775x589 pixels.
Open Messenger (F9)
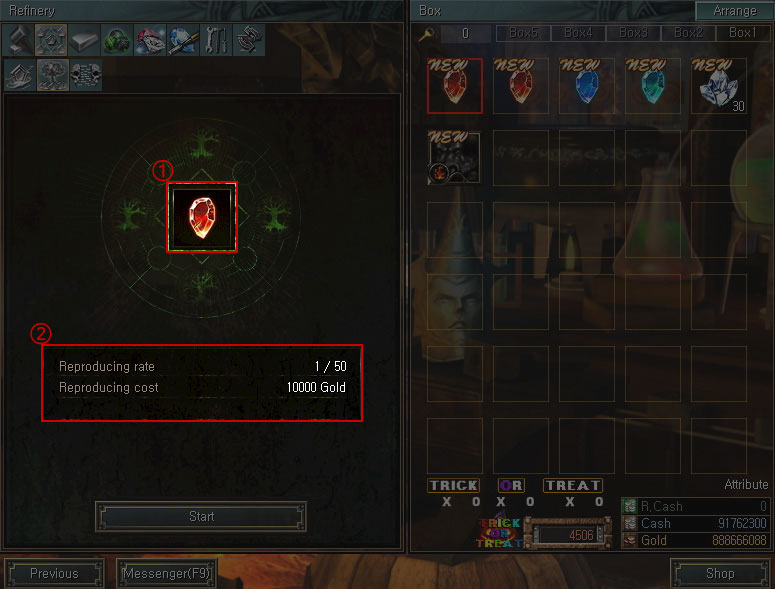166,573
